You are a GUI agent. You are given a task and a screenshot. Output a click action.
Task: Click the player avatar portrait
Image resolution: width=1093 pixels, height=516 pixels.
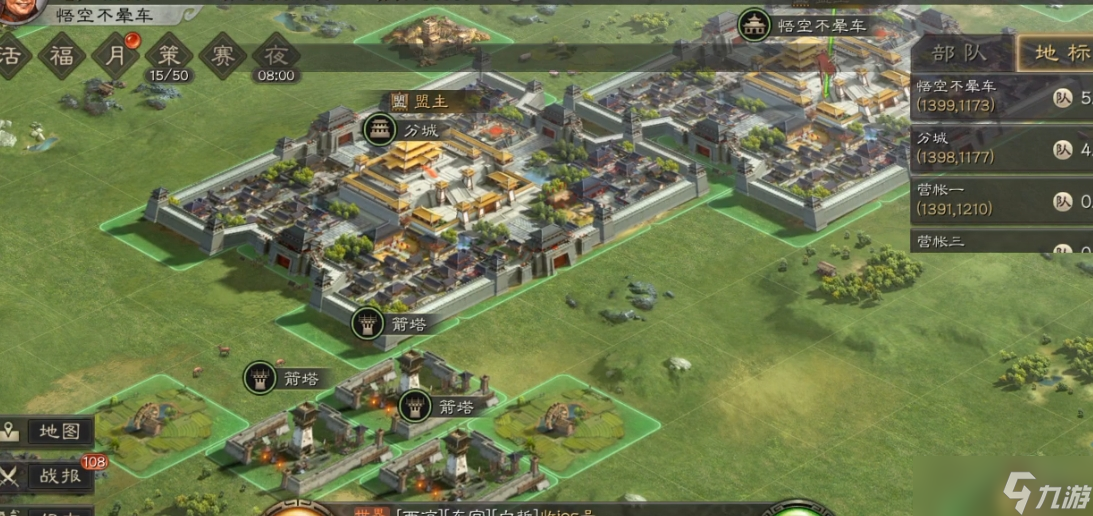(x=20, y=8)
